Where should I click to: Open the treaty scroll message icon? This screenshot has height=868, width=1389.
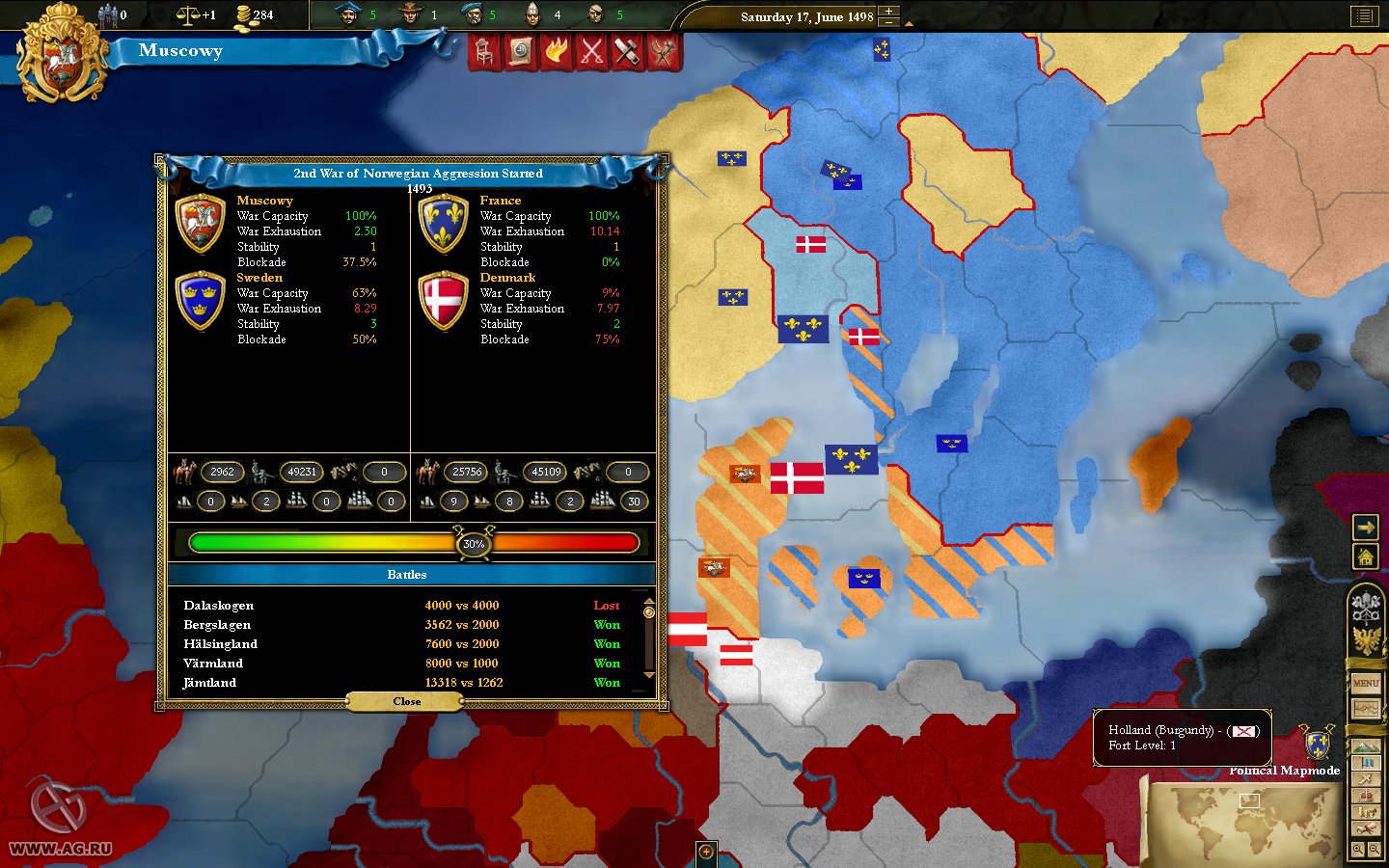[x=520, y=53]
